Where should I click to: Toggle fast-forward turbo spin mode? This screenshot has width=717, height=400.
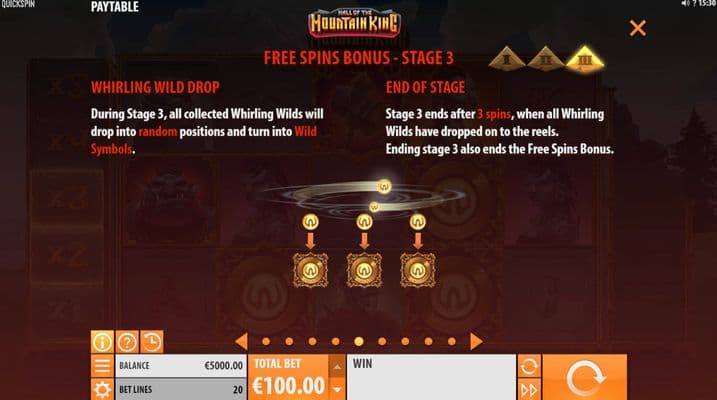[530, 389]
